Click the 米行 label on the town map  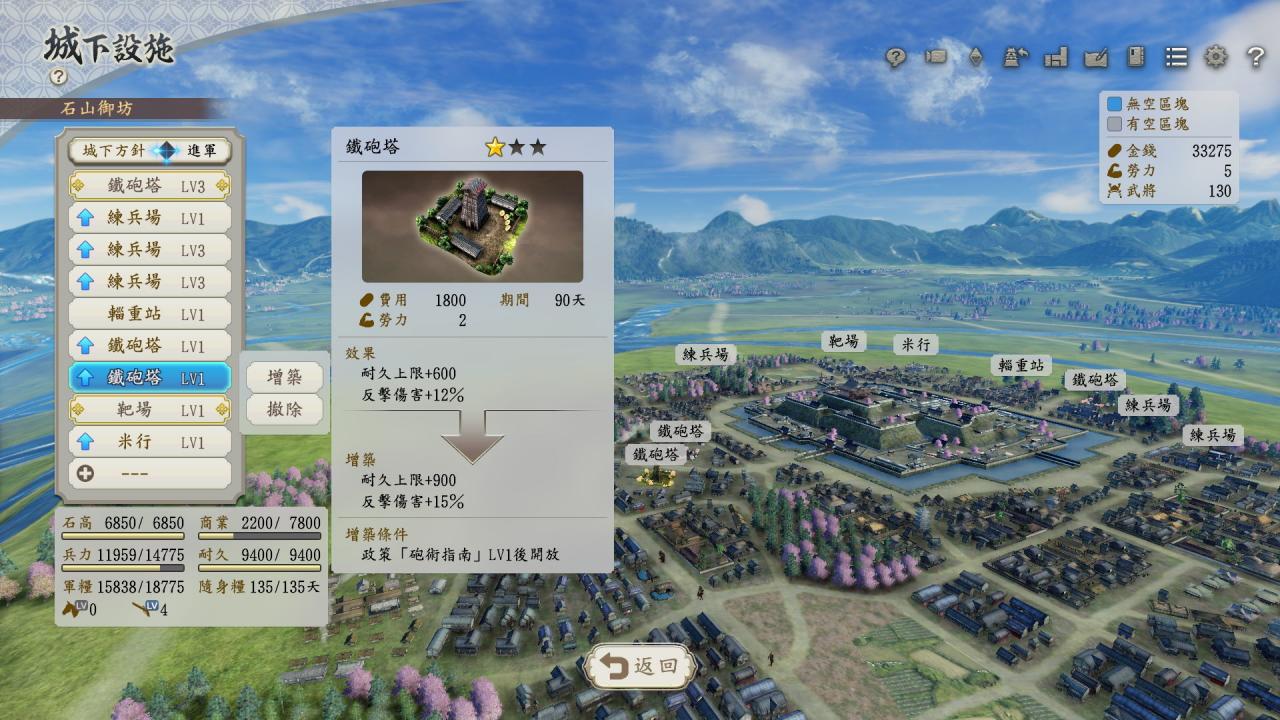[915, 344]
